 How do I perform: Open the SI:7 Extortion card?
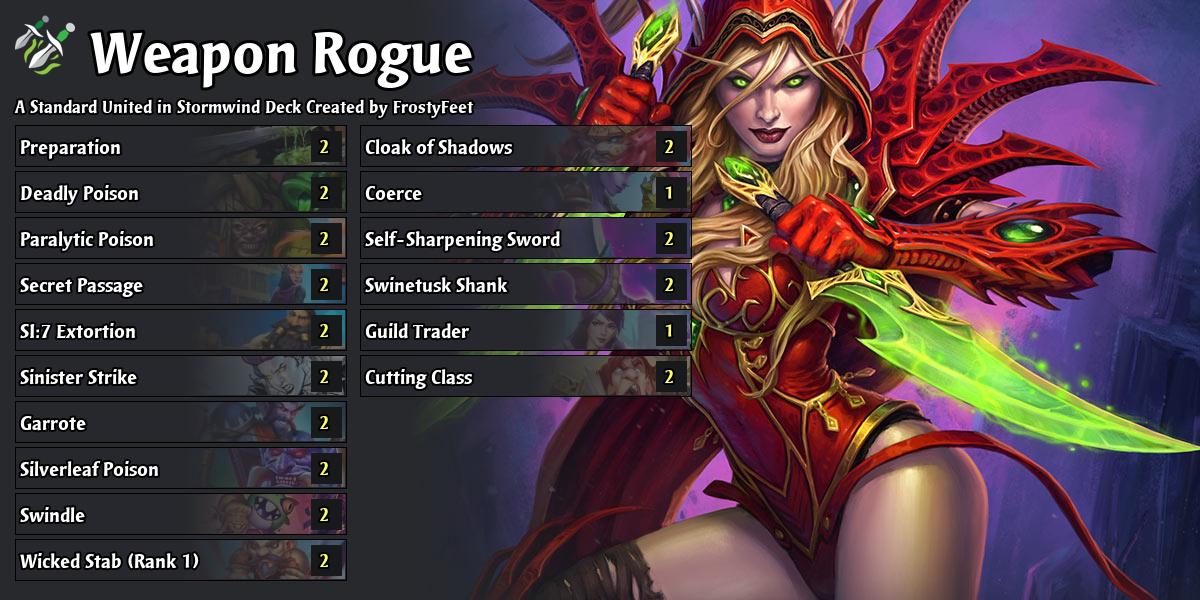click(x=180, y=331)
